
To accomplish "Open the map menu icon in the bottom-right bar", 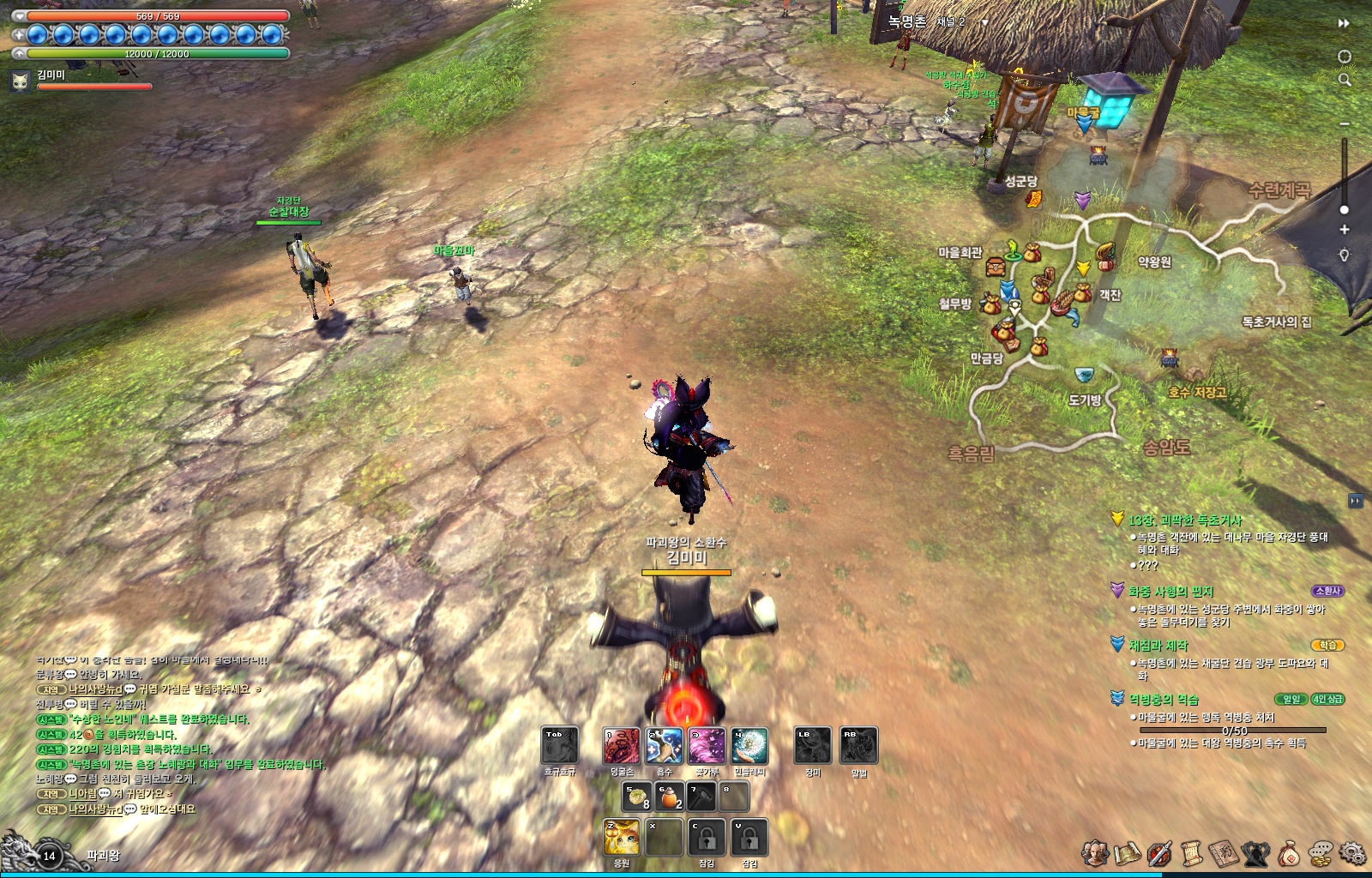I will 1128,851.
